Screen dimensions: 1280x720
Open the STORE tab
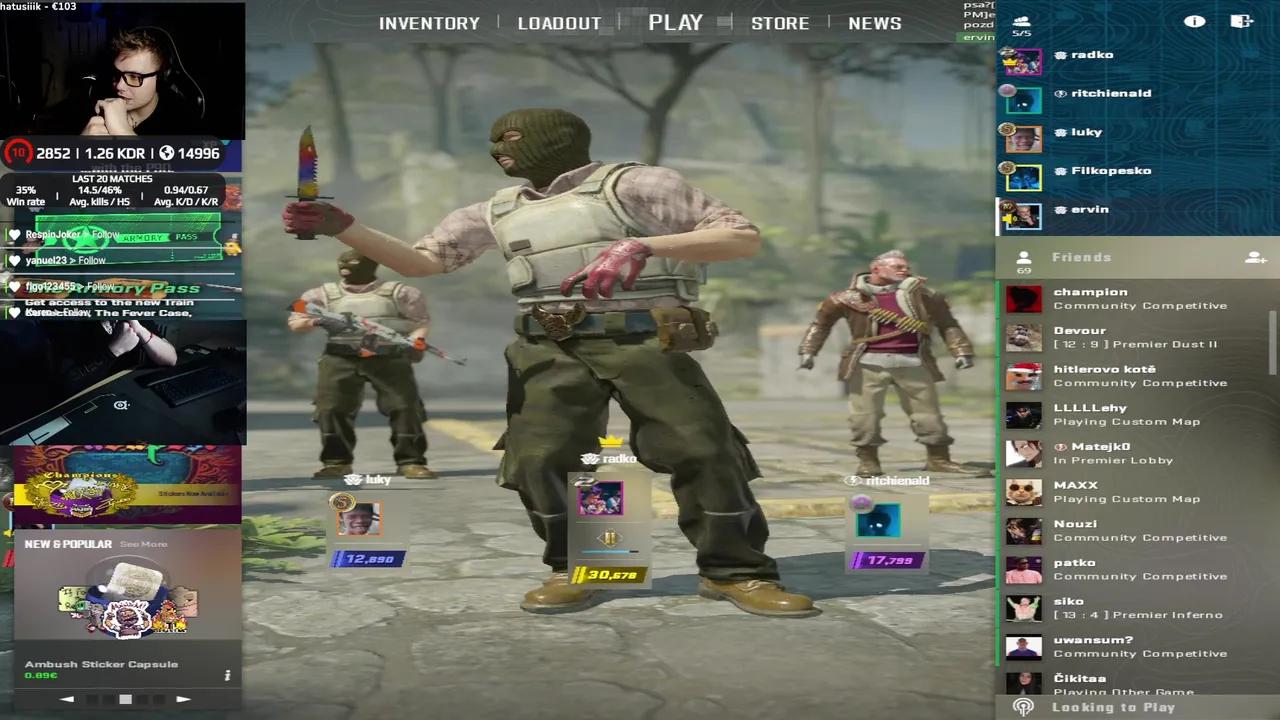(x=780, y=23)
